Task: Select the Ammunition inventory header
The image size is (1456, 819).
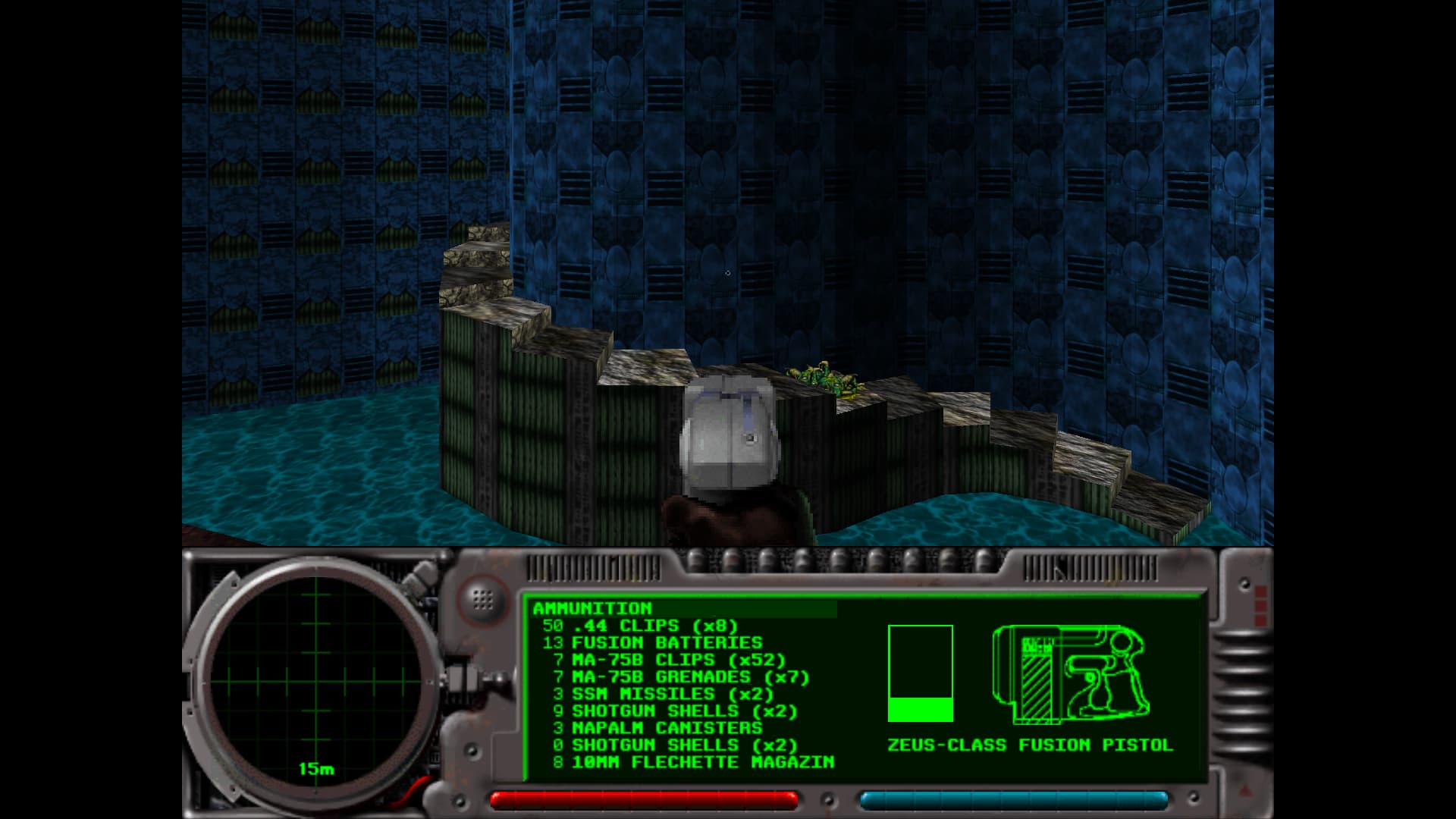Action: tap(592, 608)
